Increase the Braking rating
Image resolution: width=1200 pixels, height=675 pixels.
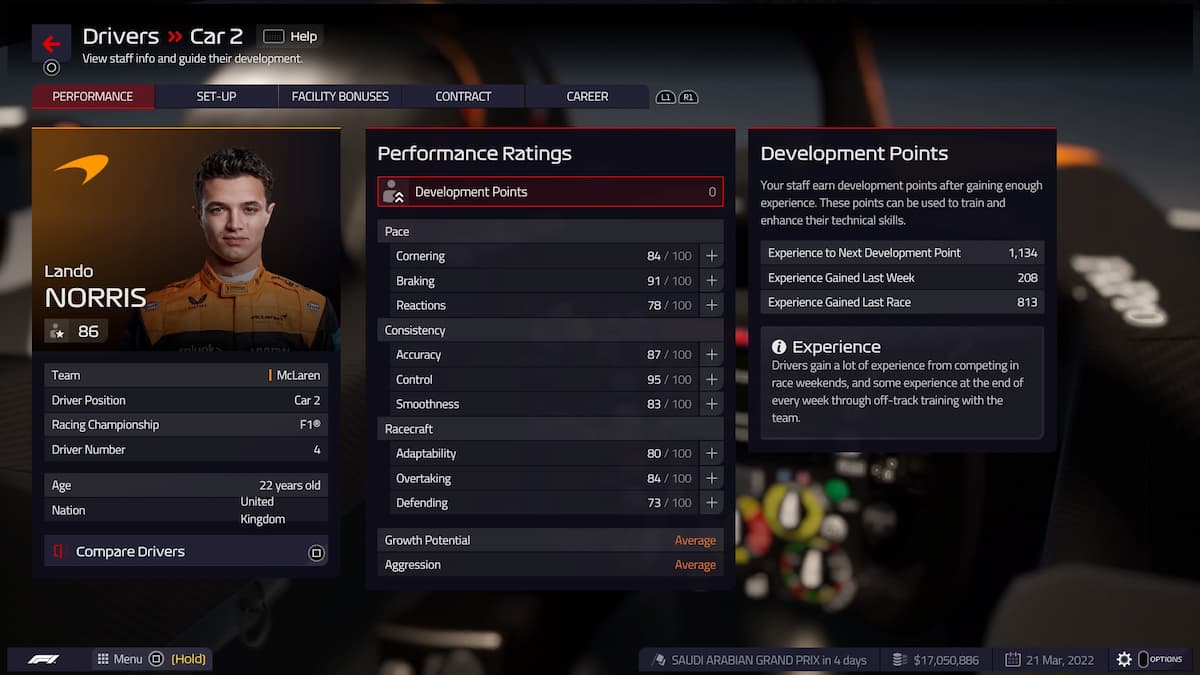pyautogui.click(x=712, y=281)
